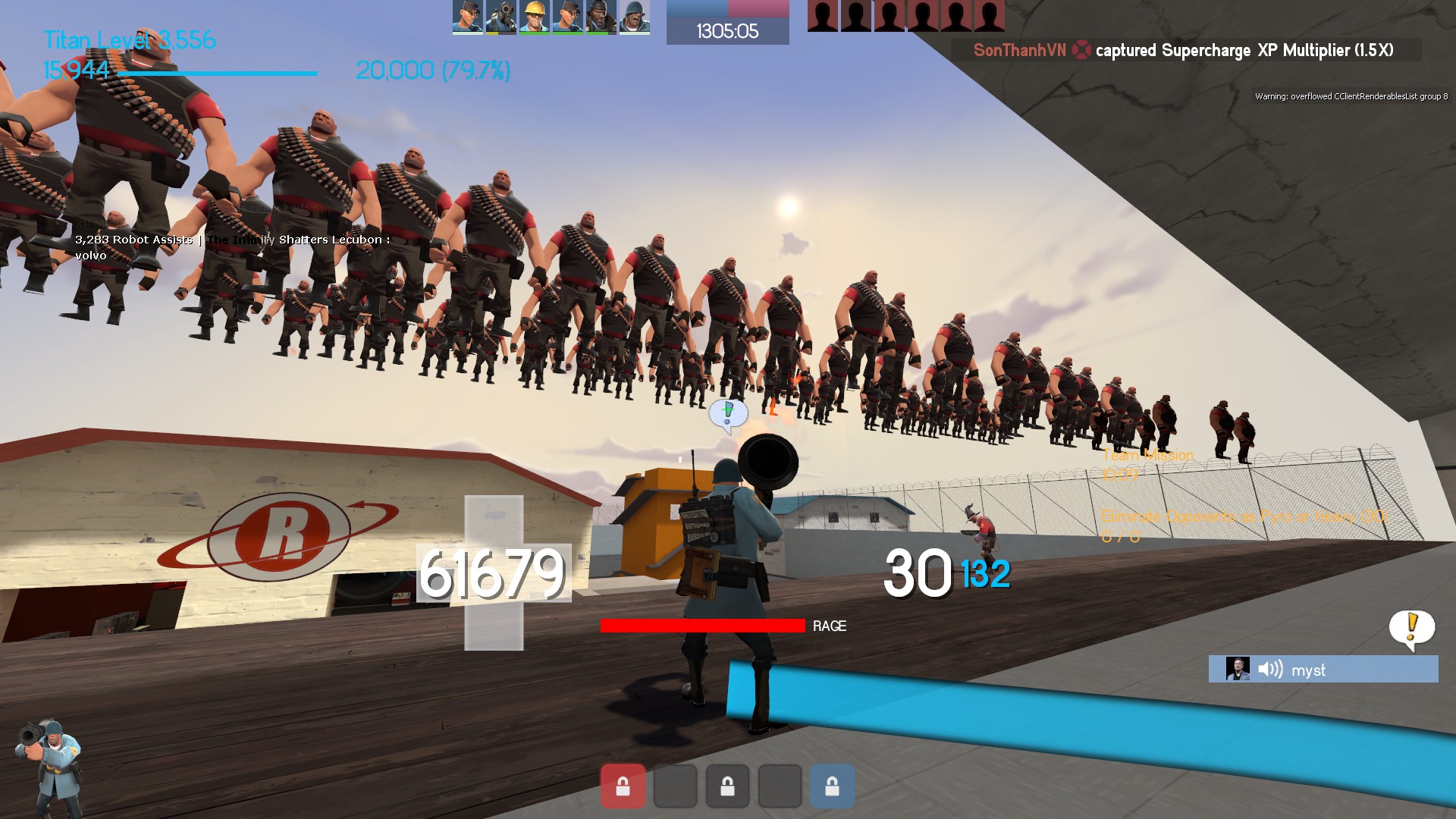This screenshot has height=819, width=1456.
Task: Open the Team Mission objective tracker
Action: tap(1147, 455)
